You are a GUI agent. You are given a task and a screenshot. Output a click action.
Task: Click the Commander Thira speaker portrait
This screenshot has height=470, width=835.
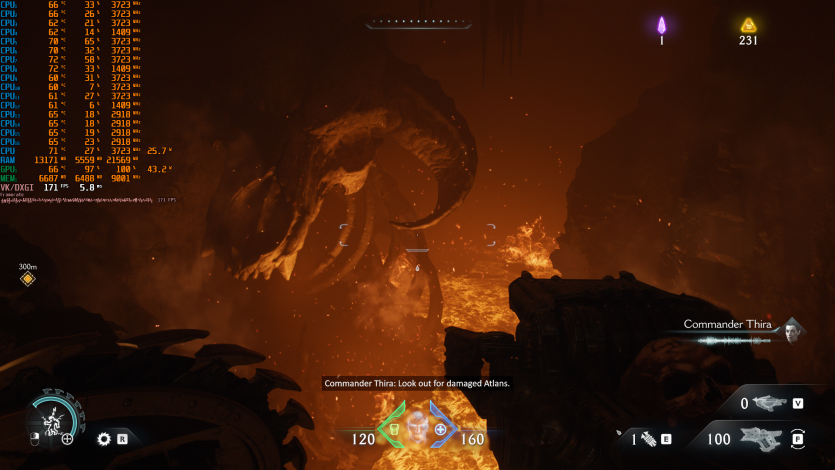pos(793,329)
